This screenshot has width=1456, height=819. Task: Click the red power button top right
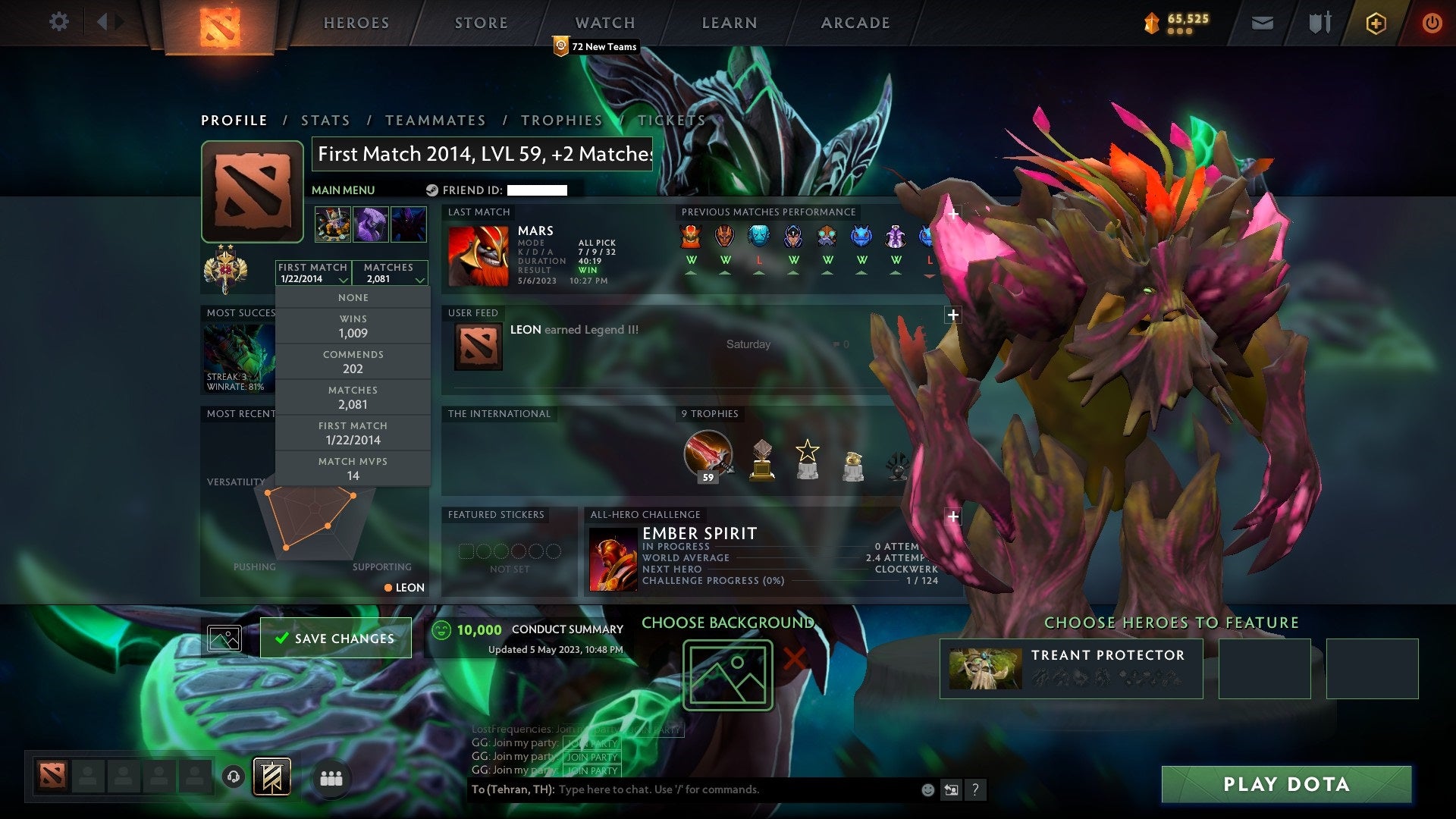(x=1432, y=23)
